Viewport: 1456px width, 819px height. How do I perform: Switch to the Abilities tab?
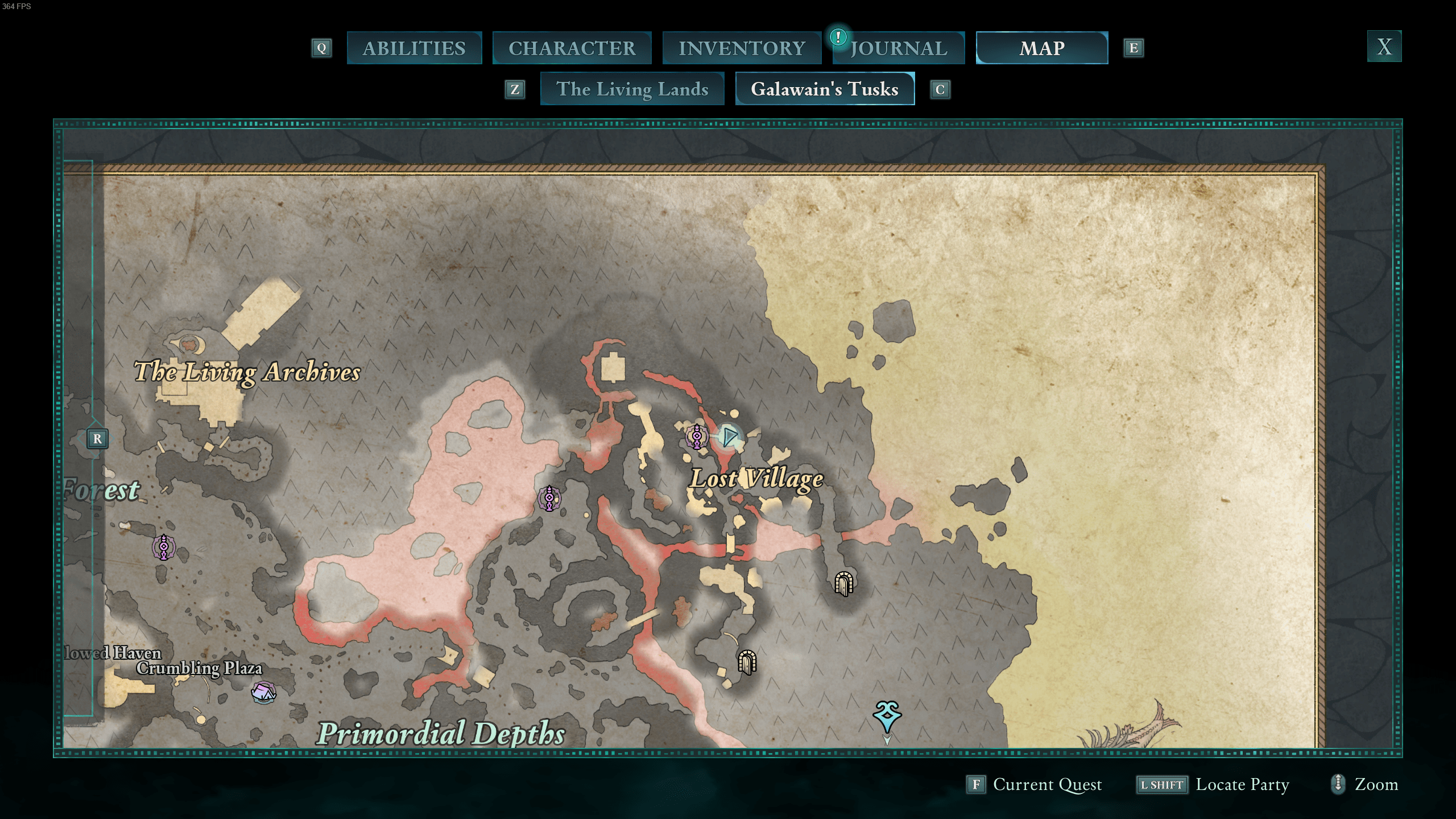414,48
